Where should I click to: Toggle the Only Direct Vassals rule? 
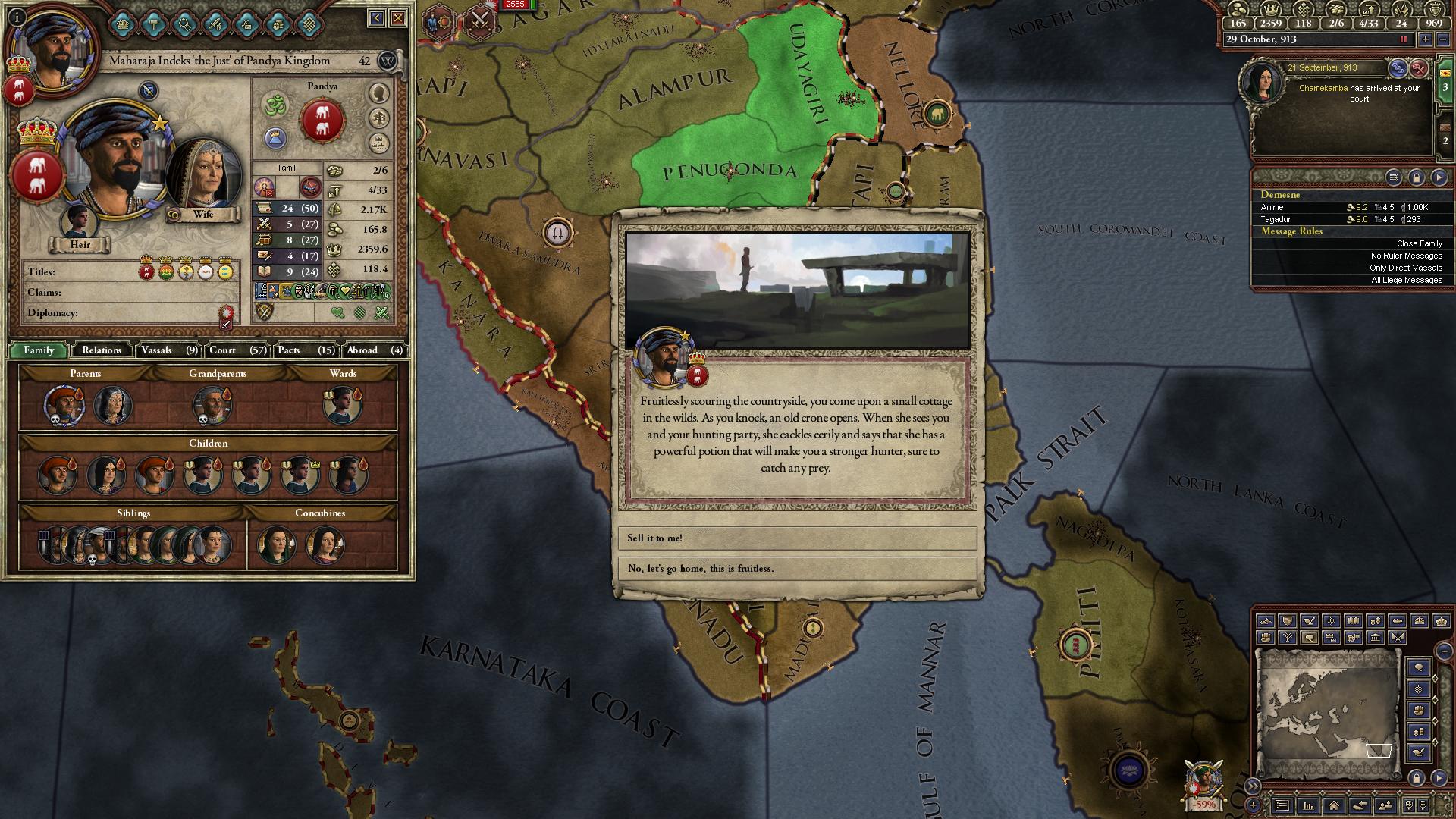(x=1405, y=268)
